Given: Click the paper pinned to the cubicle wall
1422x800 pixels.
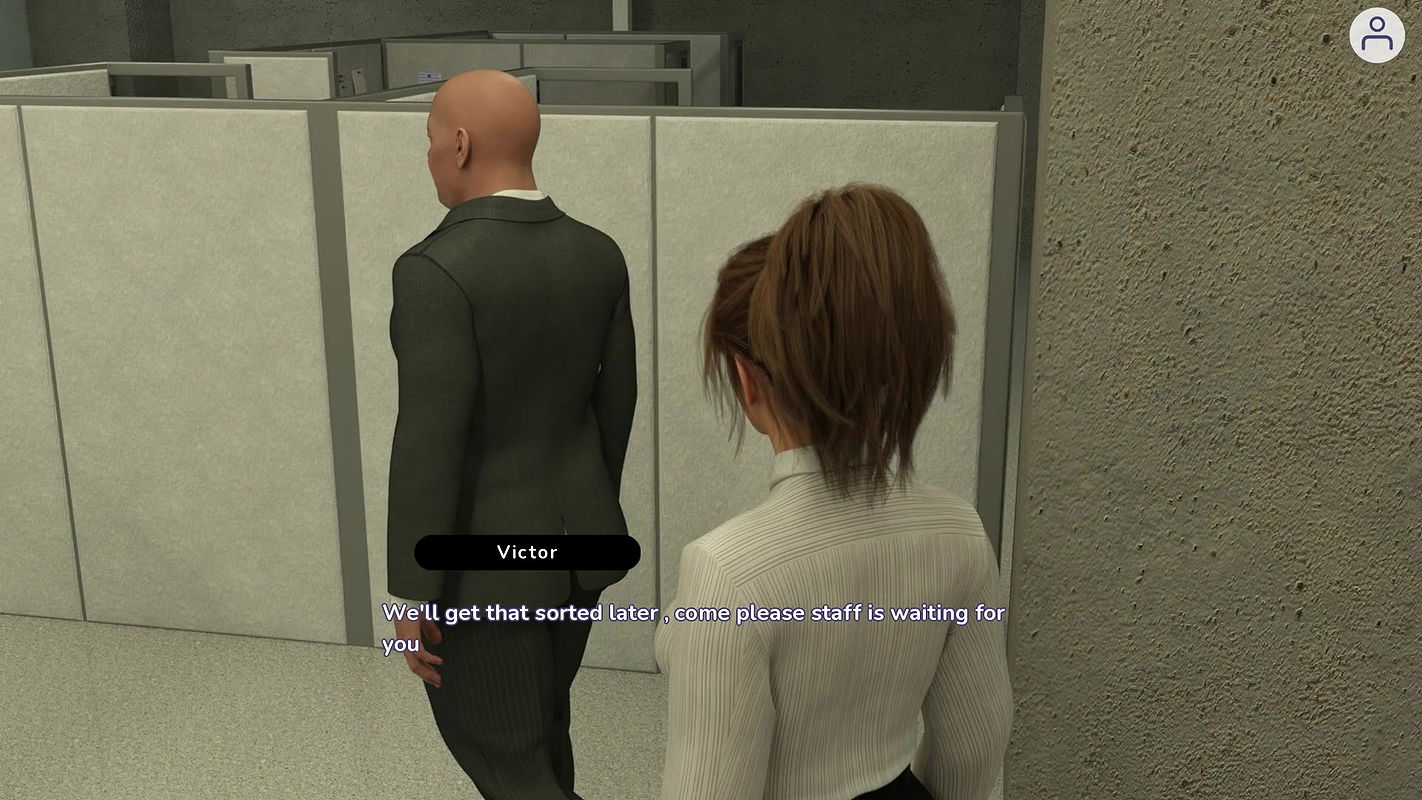Looking at the screenshot, I should pos(429,76).
